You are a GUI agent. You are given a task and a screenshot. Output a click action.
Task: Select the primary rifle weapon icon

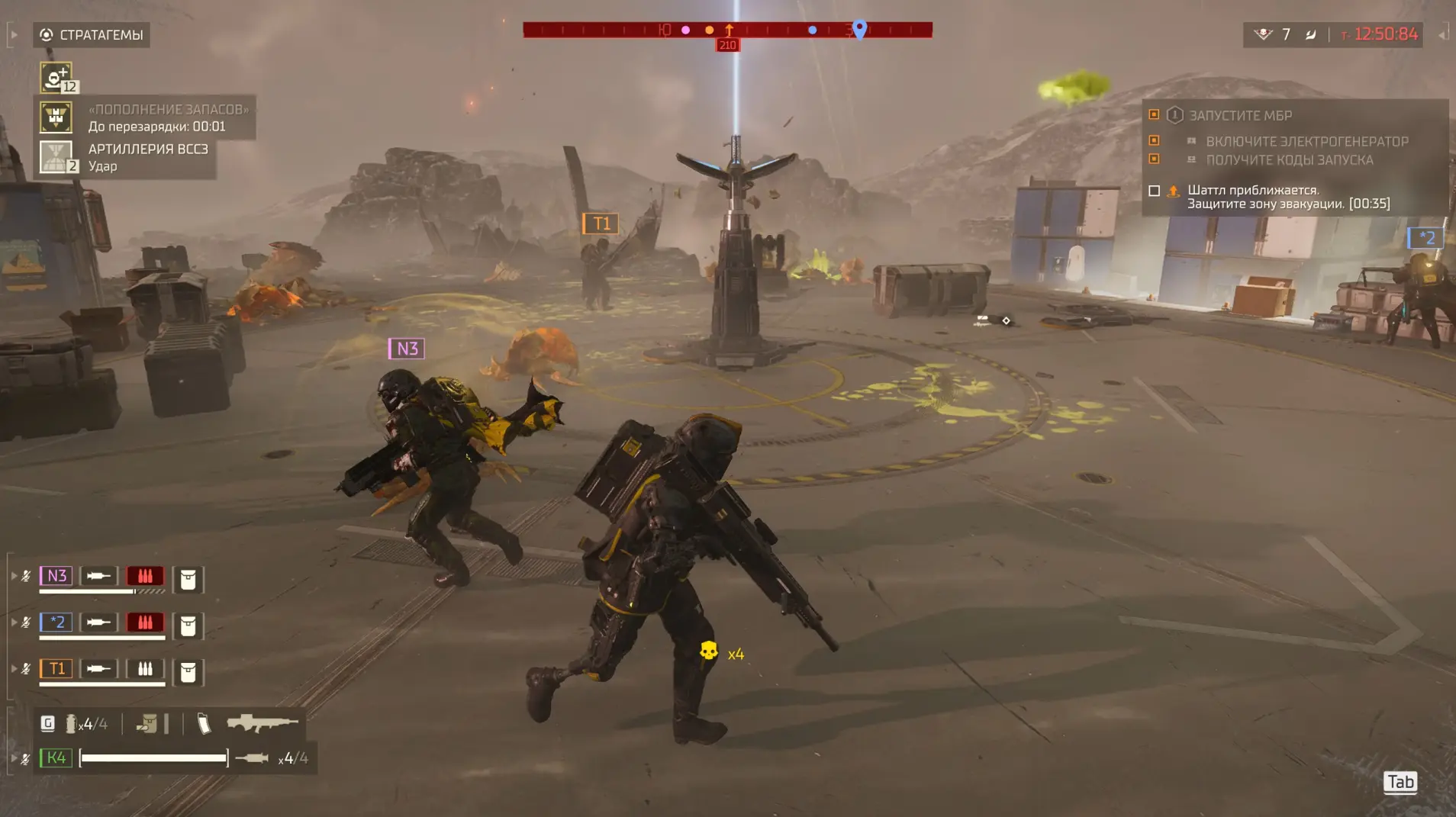coord(262,722)
